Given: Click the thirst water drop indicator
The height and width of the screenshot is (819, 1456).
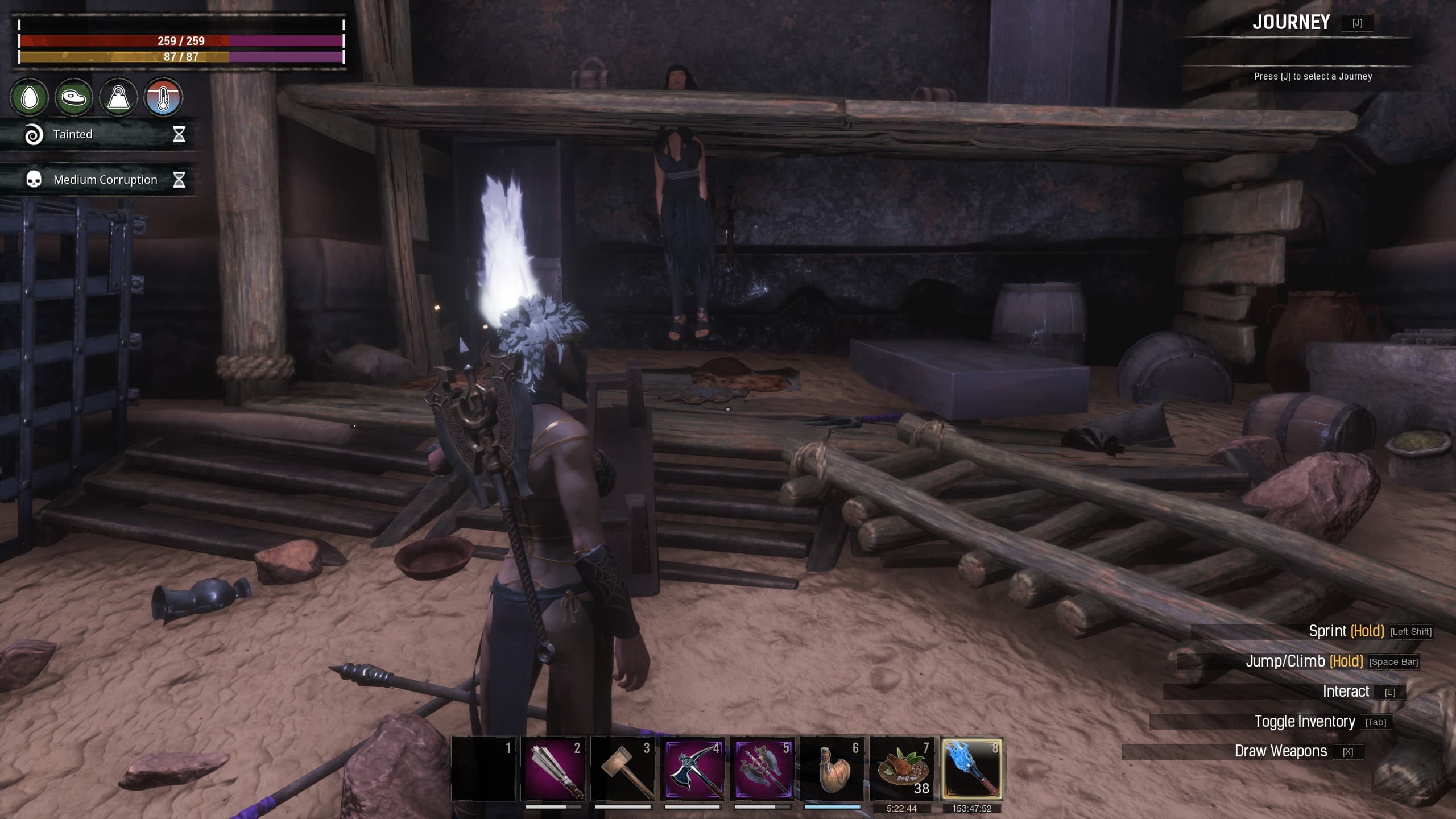Looking at the screenshot, I should tap(30, 98).
